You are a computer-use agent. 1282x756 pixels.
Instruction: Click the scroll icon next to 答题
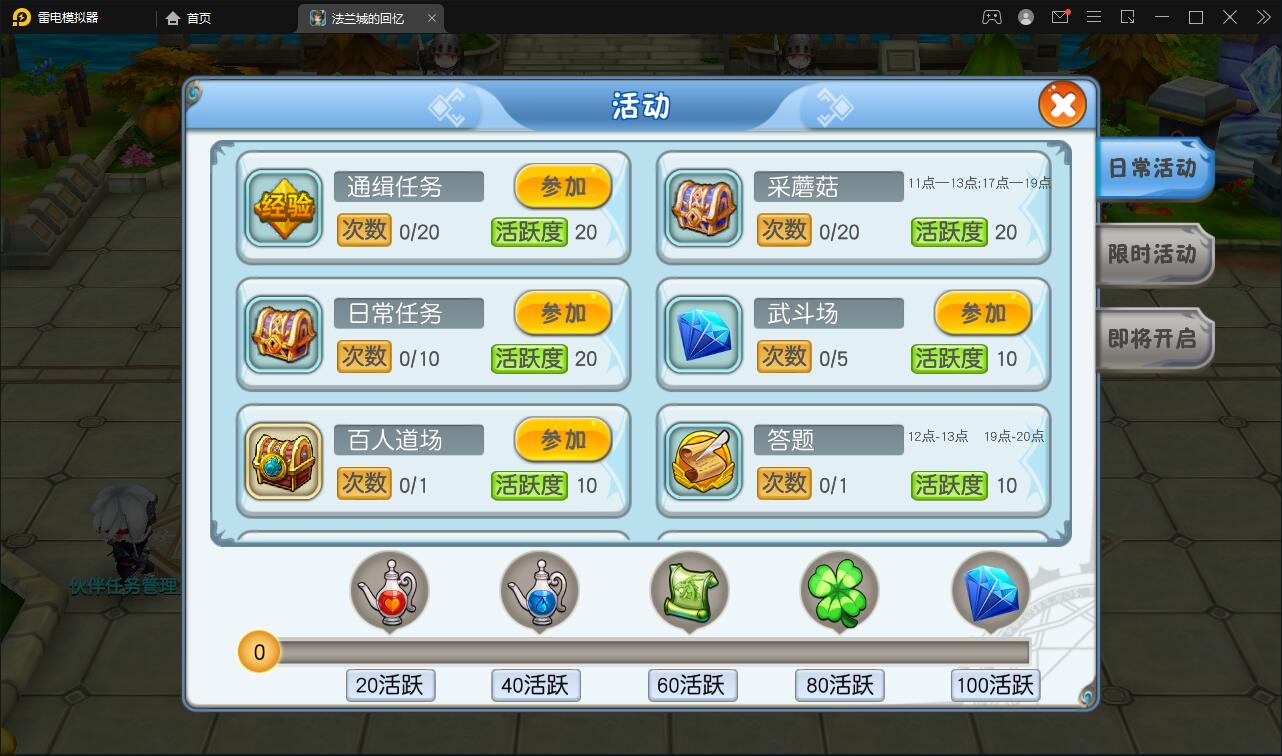click(703, 461)
